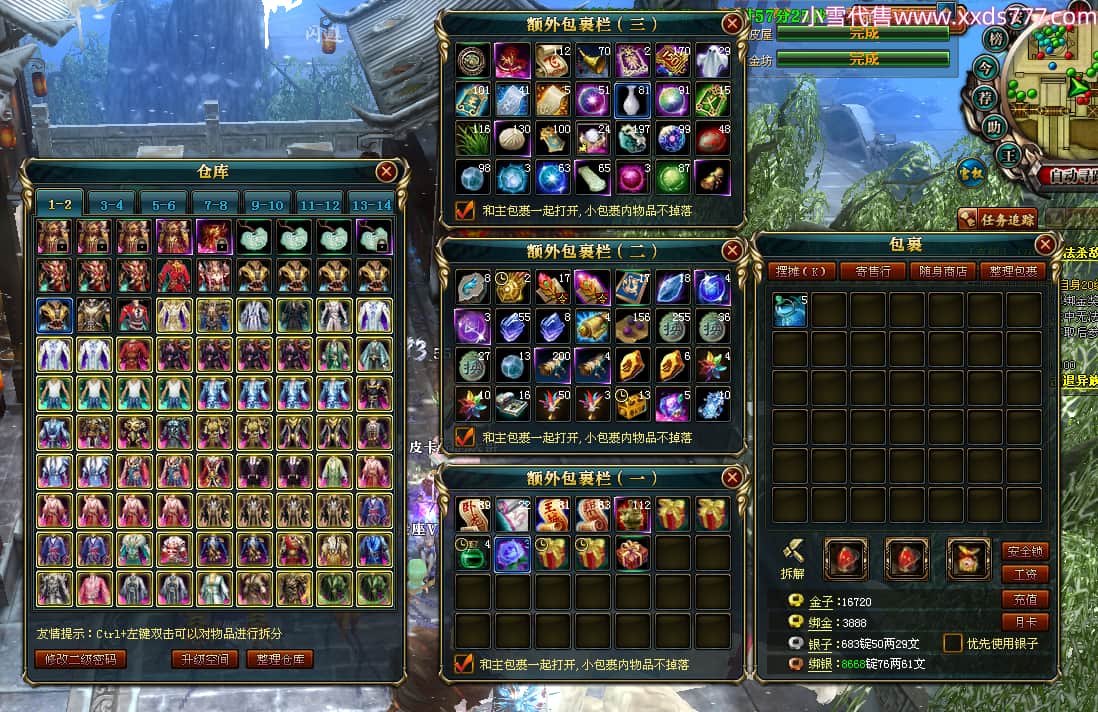Toggle 优先使用银子 checkbox

tap(953, 644)
